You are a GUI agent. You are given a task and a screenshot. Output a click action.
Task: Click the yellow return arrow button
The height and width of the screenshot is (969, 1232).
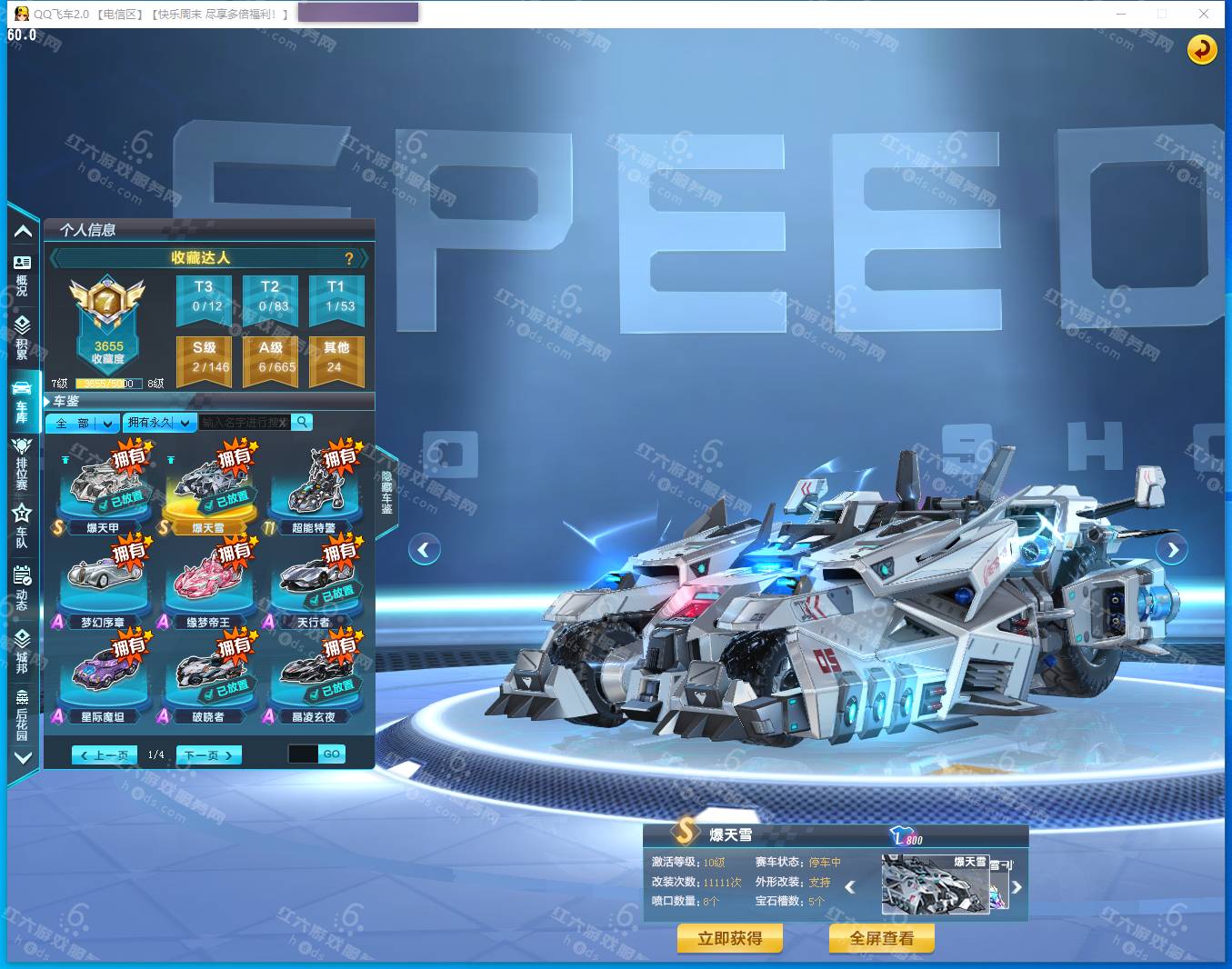(x=1202, y=49)
